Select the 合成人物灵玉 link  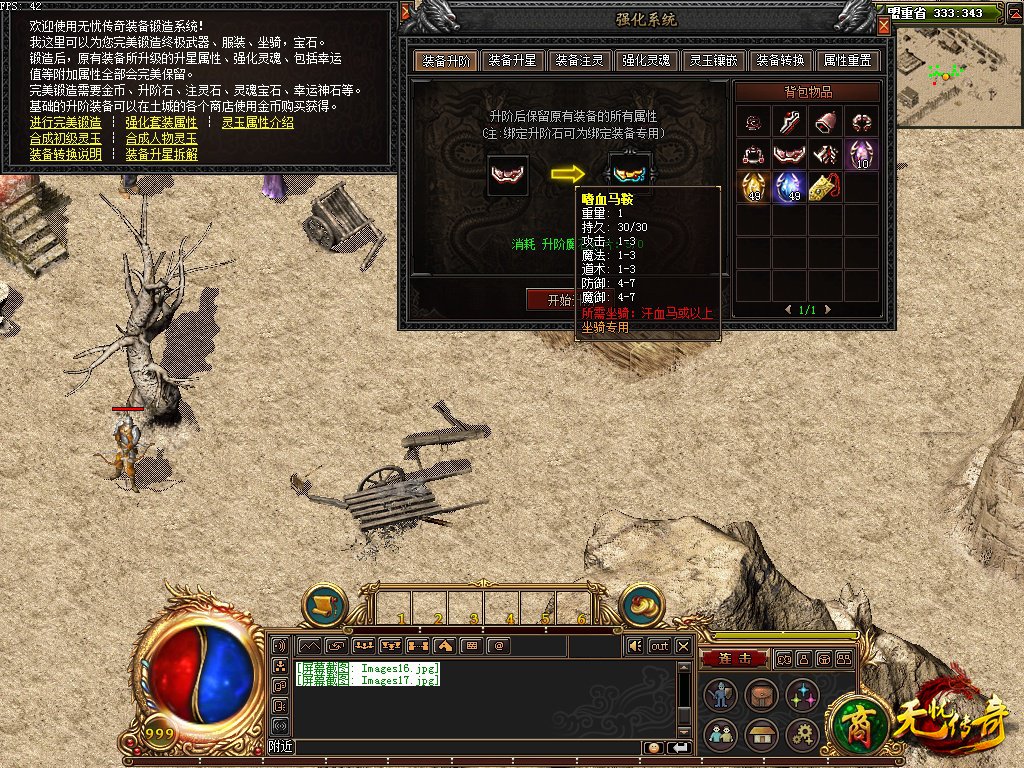coord(161,139)
